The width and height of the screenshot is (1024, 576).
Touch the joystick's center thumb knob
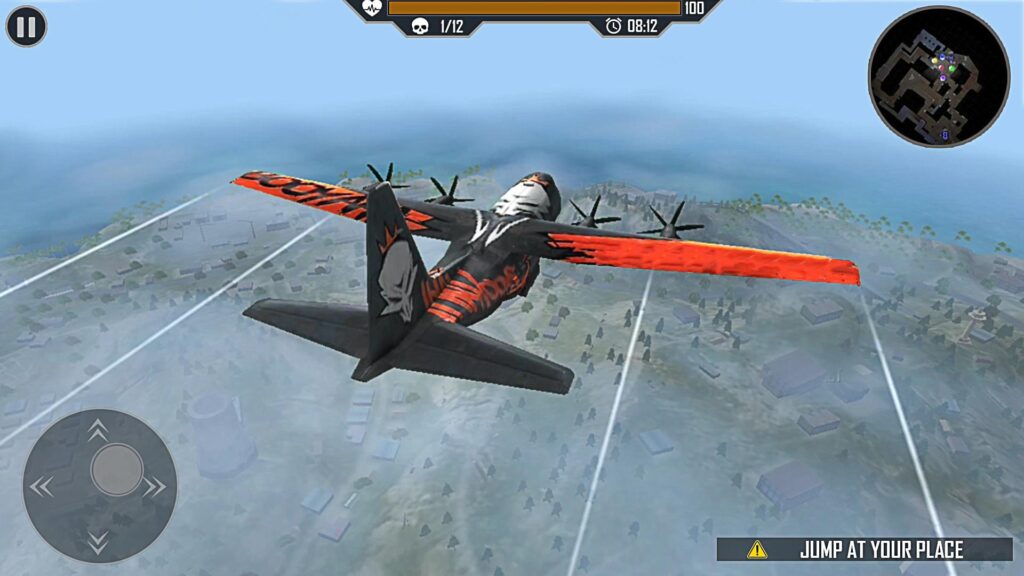click(117, 469)
